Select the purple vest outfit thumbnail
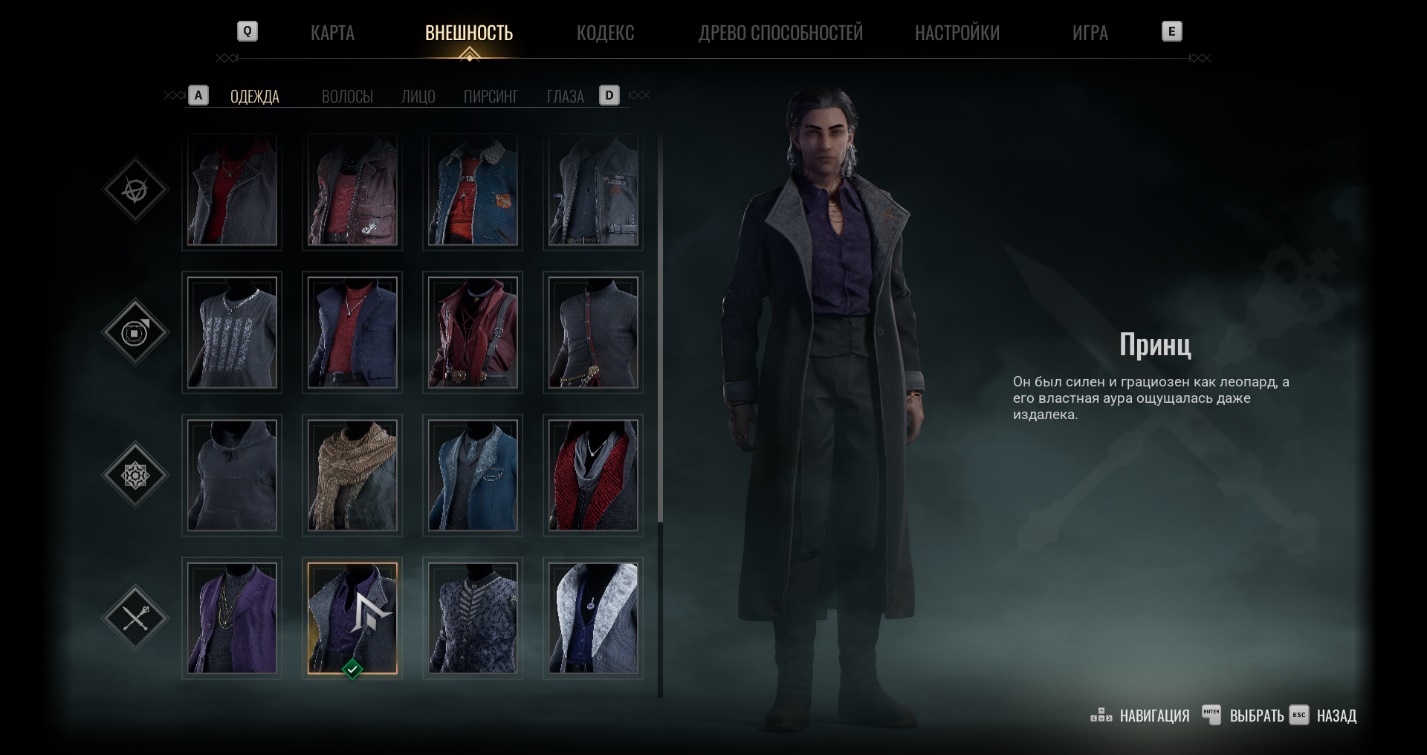This screenshot has width=1427, height=755. click(232, 618)
